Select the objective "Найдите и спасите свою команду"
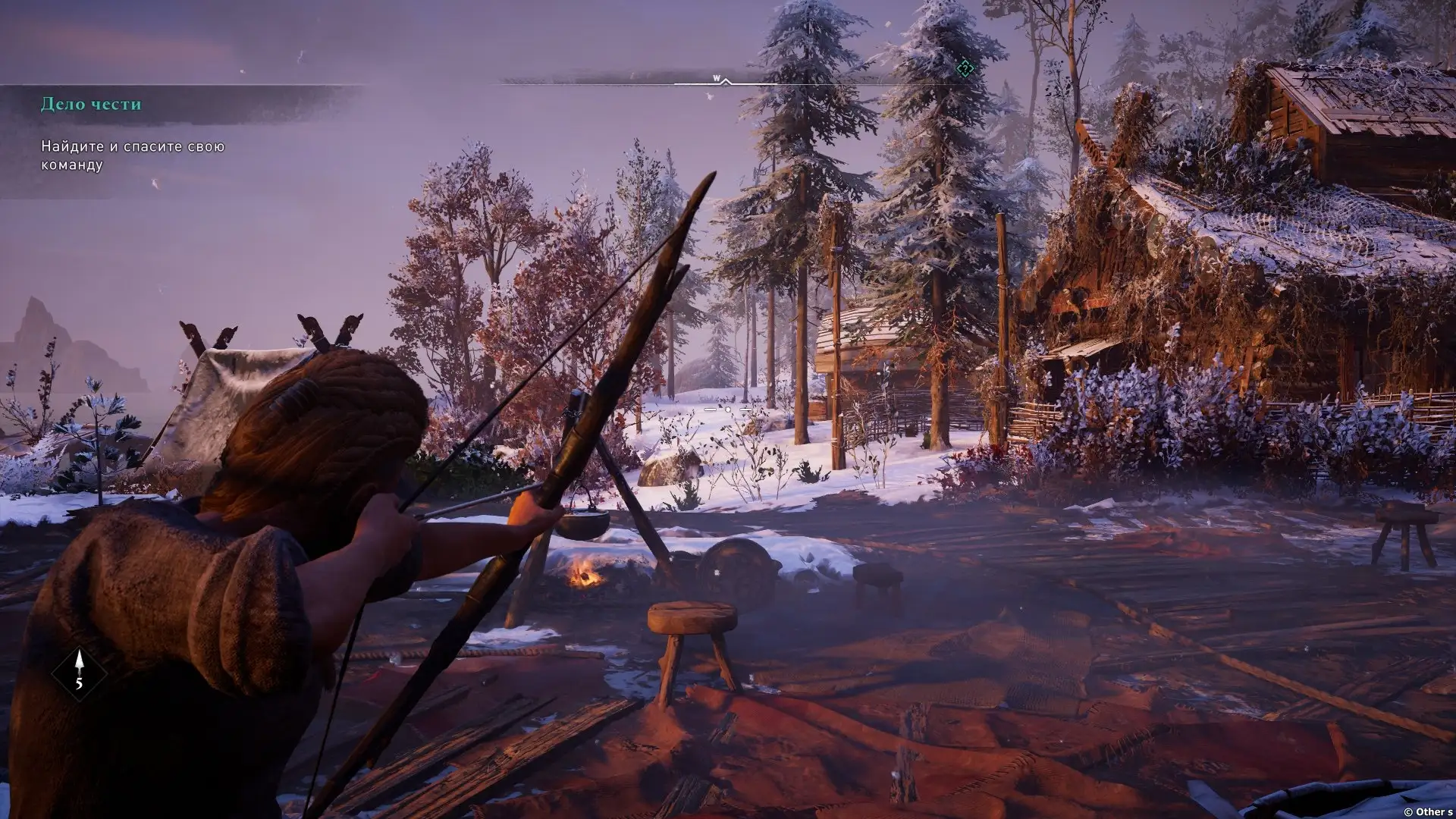This screenshot has height=819, width=1456. pyautogui.click(x=133, y=155)
